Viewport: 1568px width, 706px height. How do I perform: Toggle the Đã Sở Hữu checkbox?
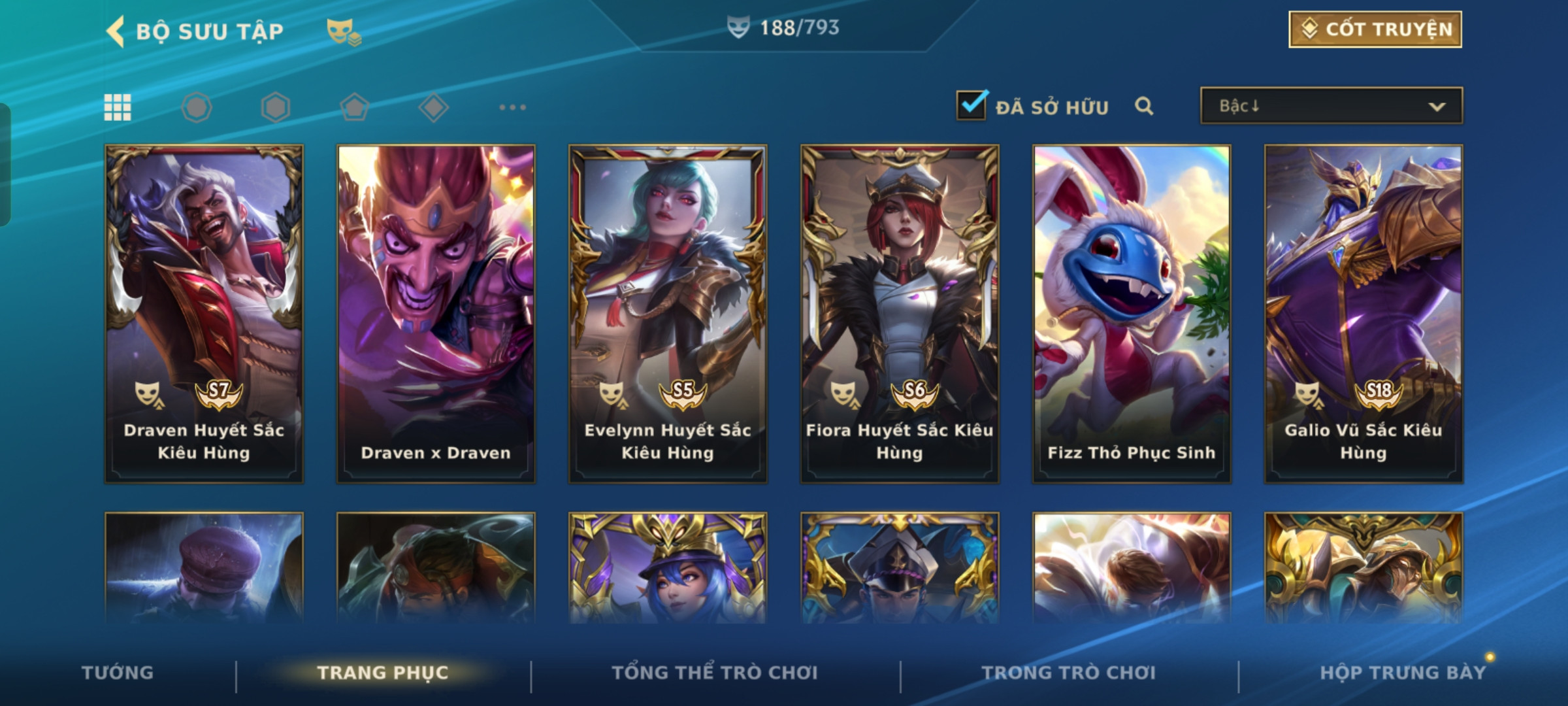[972, 106]
